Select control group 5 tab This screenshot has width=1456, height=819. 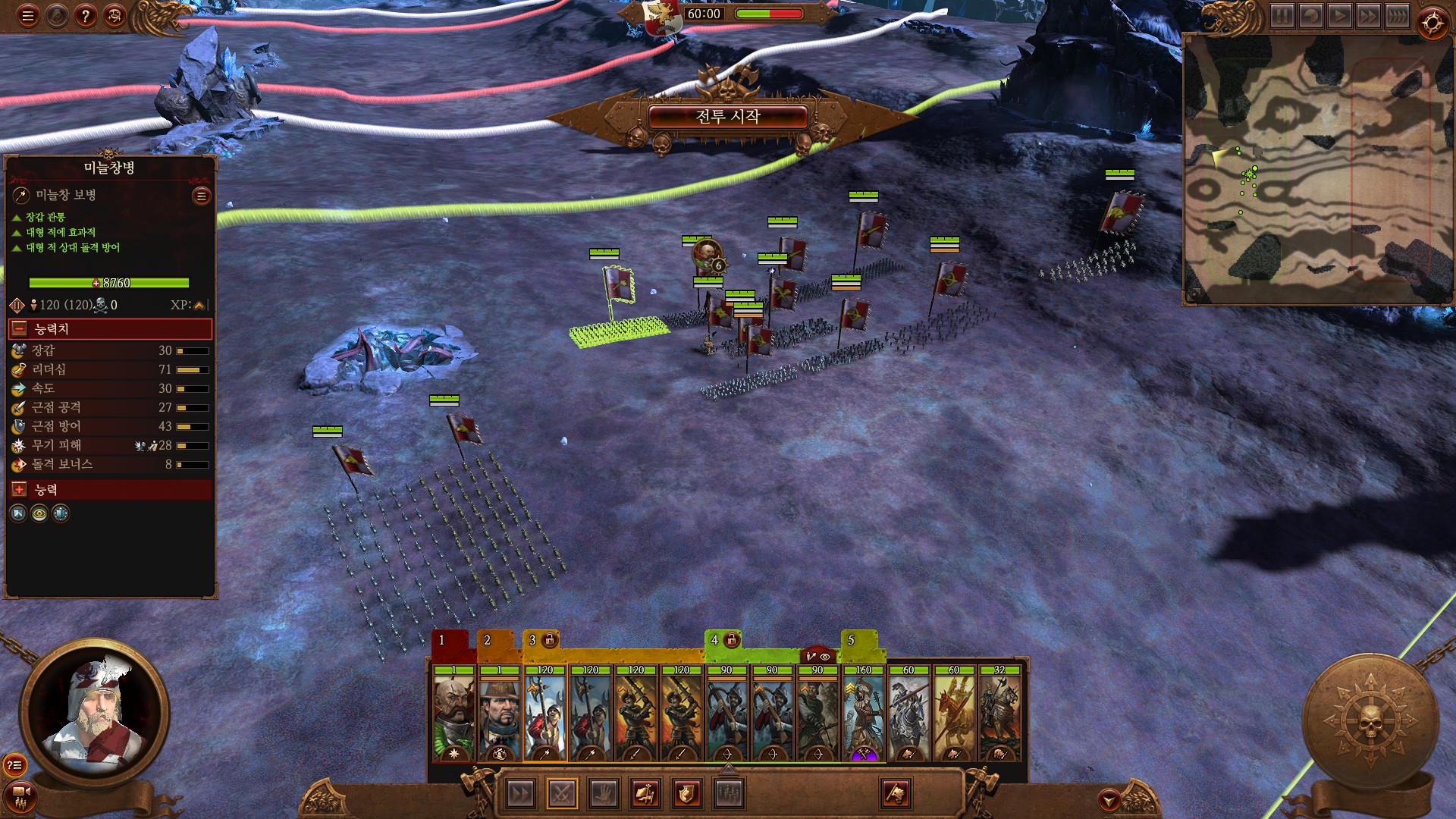[851, 641]
